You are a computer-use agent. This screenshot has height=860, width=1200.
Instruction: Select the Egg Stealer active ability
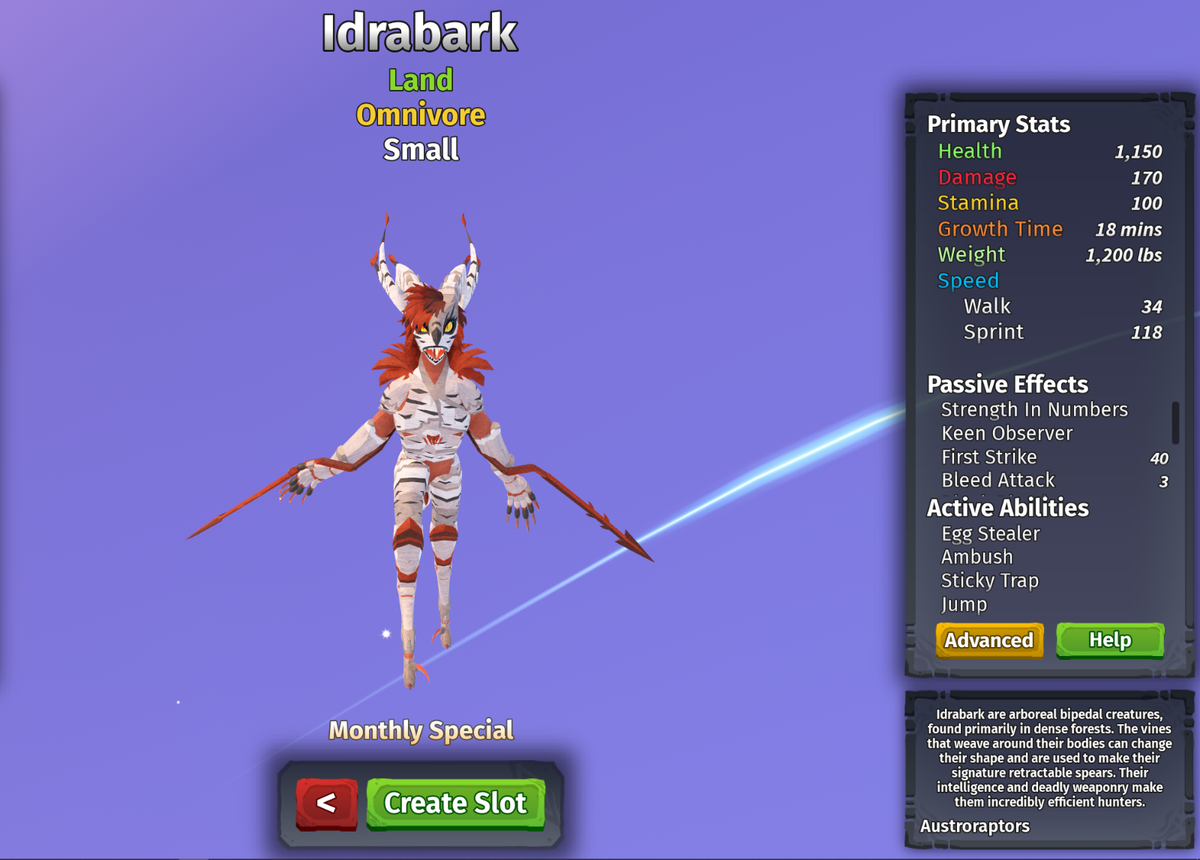990,534
